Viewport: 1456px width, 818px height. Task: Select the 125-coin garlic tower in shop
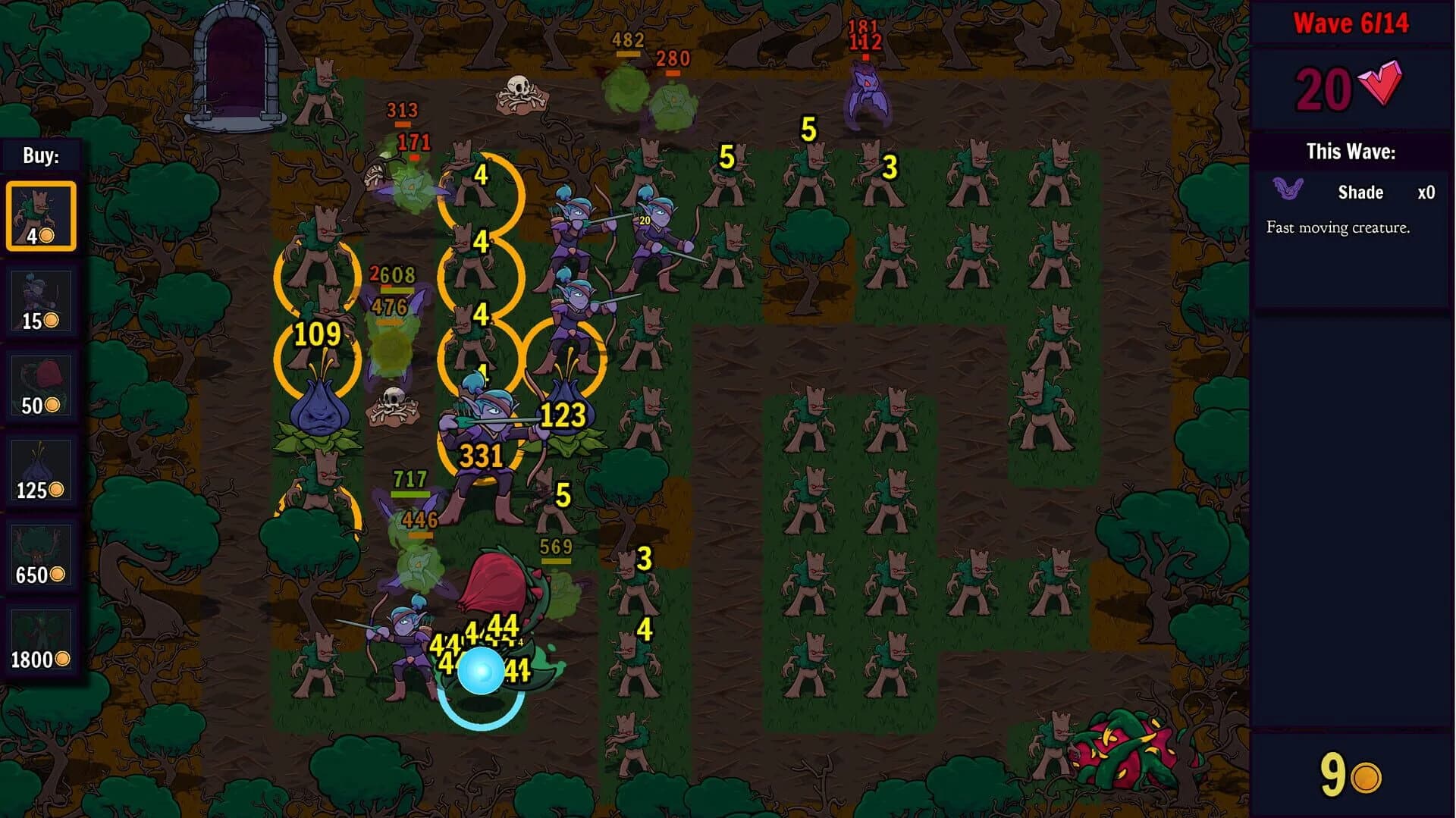[42, 472]
